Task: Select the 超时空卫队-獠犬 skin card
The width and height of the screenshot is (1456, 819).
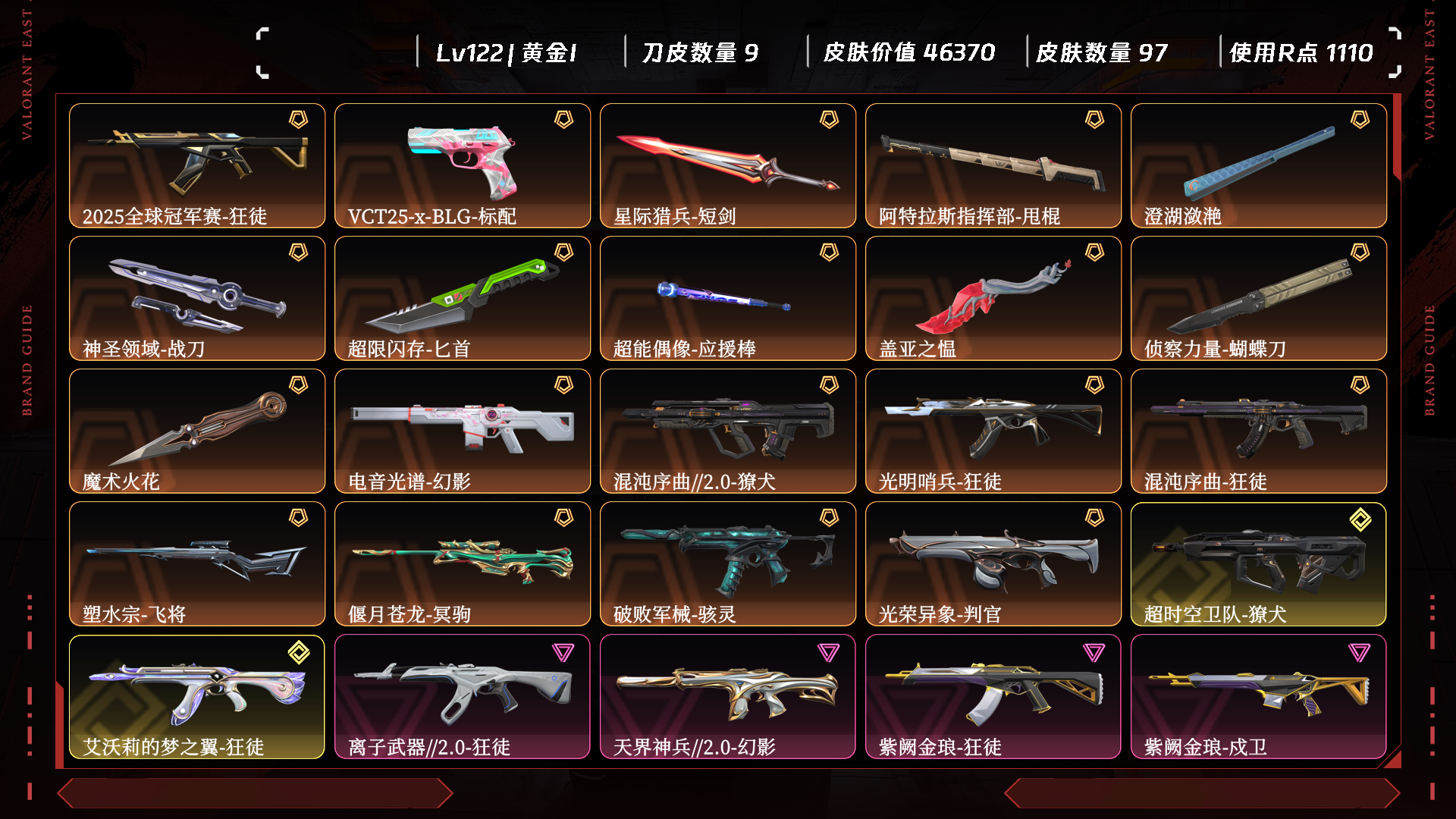Action: (1259, 563)
